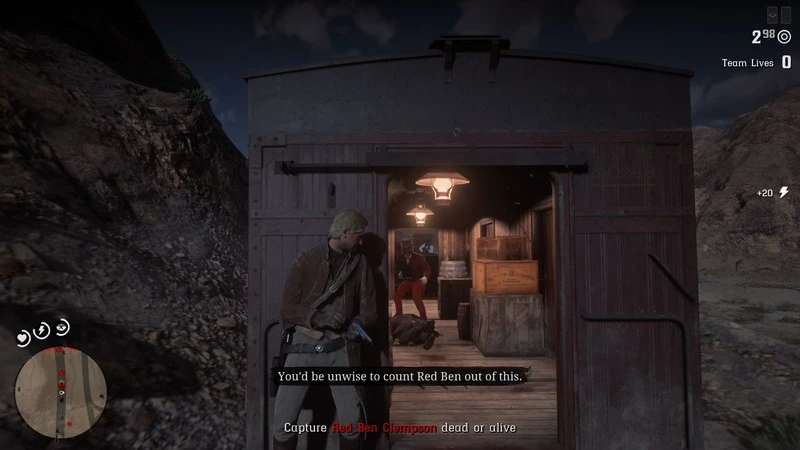Click the bounty target icon beside the score
The width and height of the screenshot is (800, 450).
click(x=785, y=37)
